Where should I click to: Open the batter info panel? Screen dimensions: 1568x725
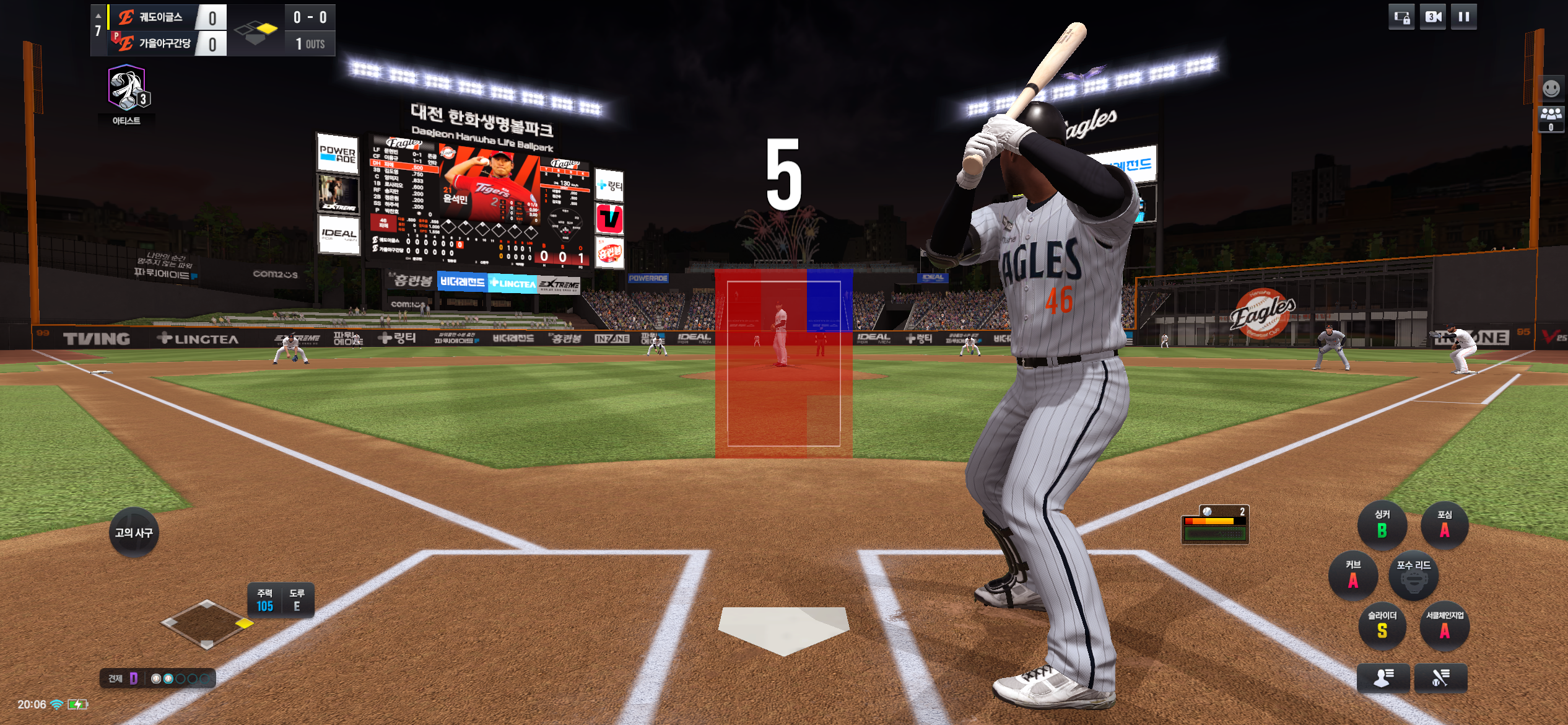point(1440,677)
